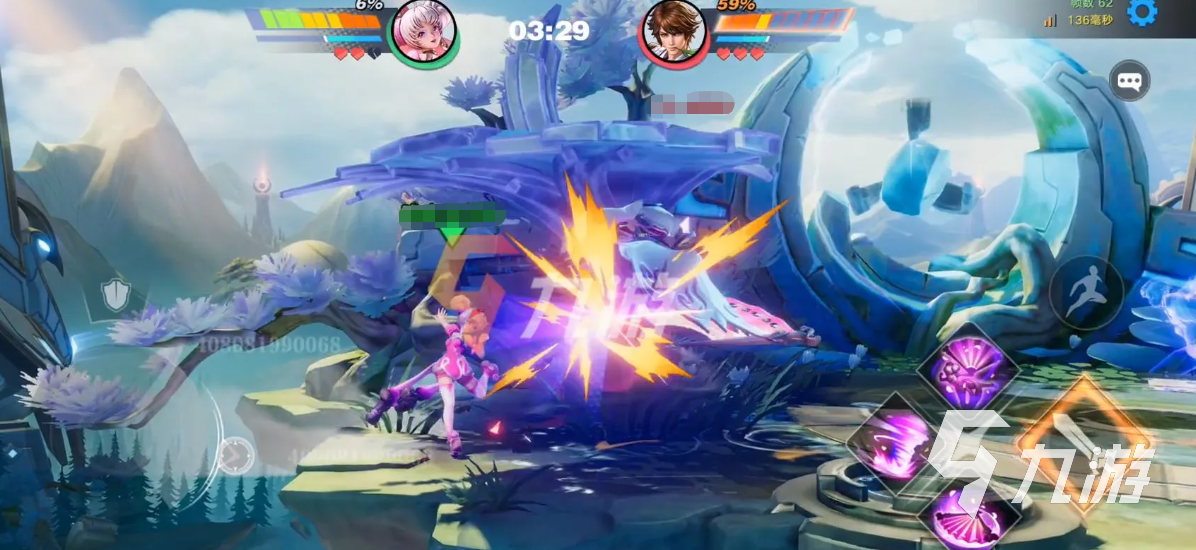Activate the shield guard button
Viewport: 1196px width, 550px height.
pos(116,293)
